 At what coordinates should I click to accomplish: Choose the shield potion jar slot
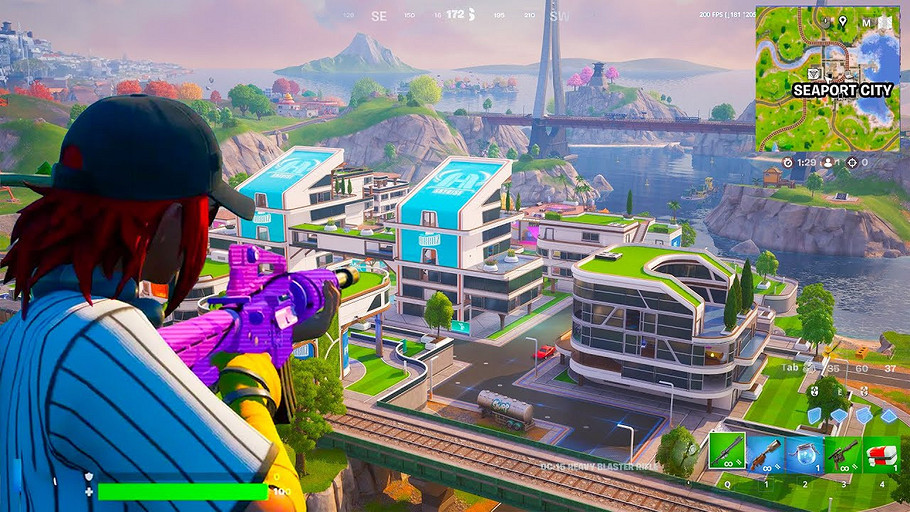803,452
